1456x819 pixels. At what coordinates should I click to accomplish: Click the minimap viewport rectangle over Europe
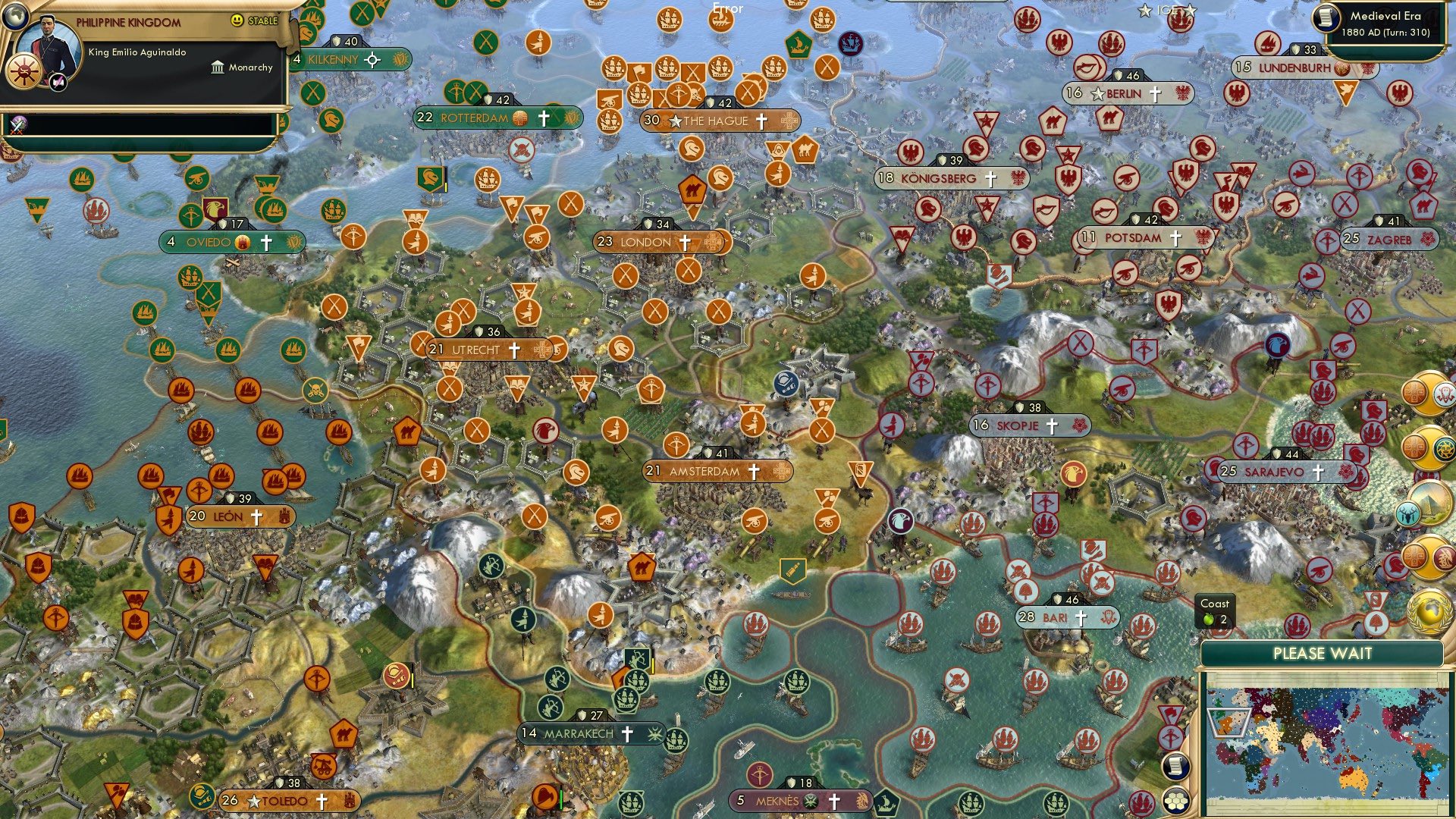1228,723
